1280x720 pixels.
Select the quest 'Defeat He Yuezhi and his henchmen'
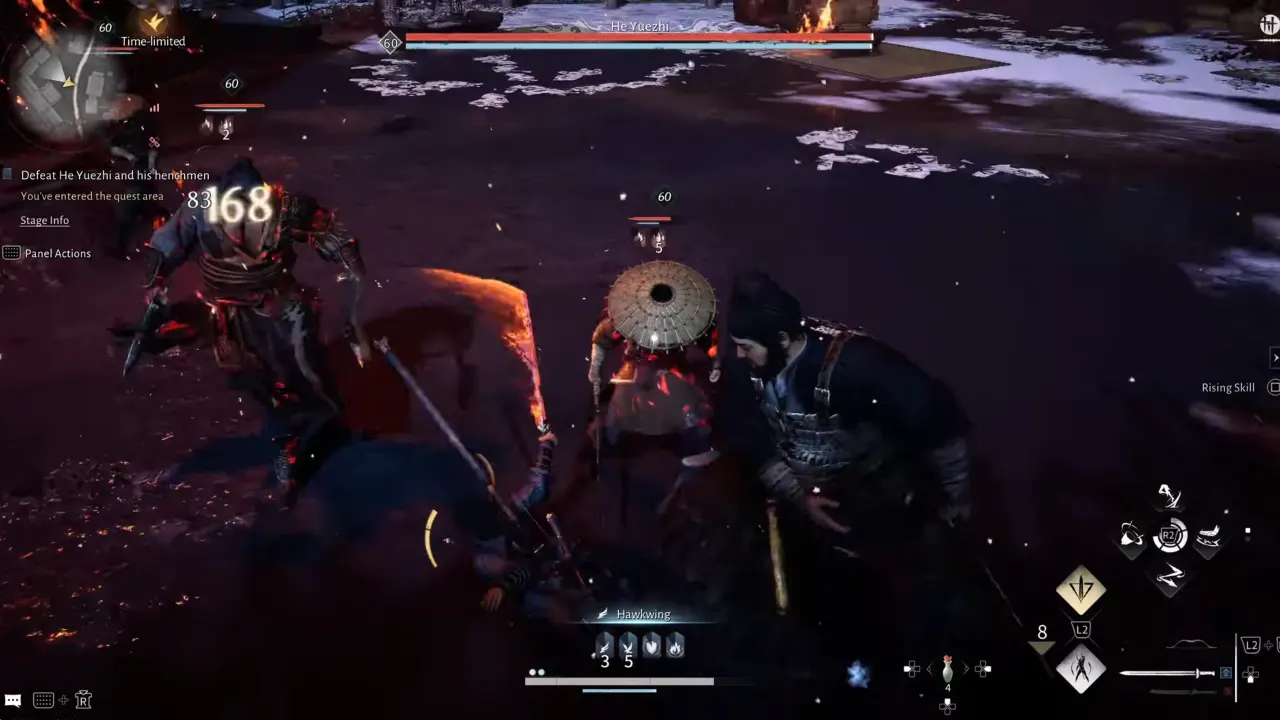pyautogui.click(x=115, y=174)
